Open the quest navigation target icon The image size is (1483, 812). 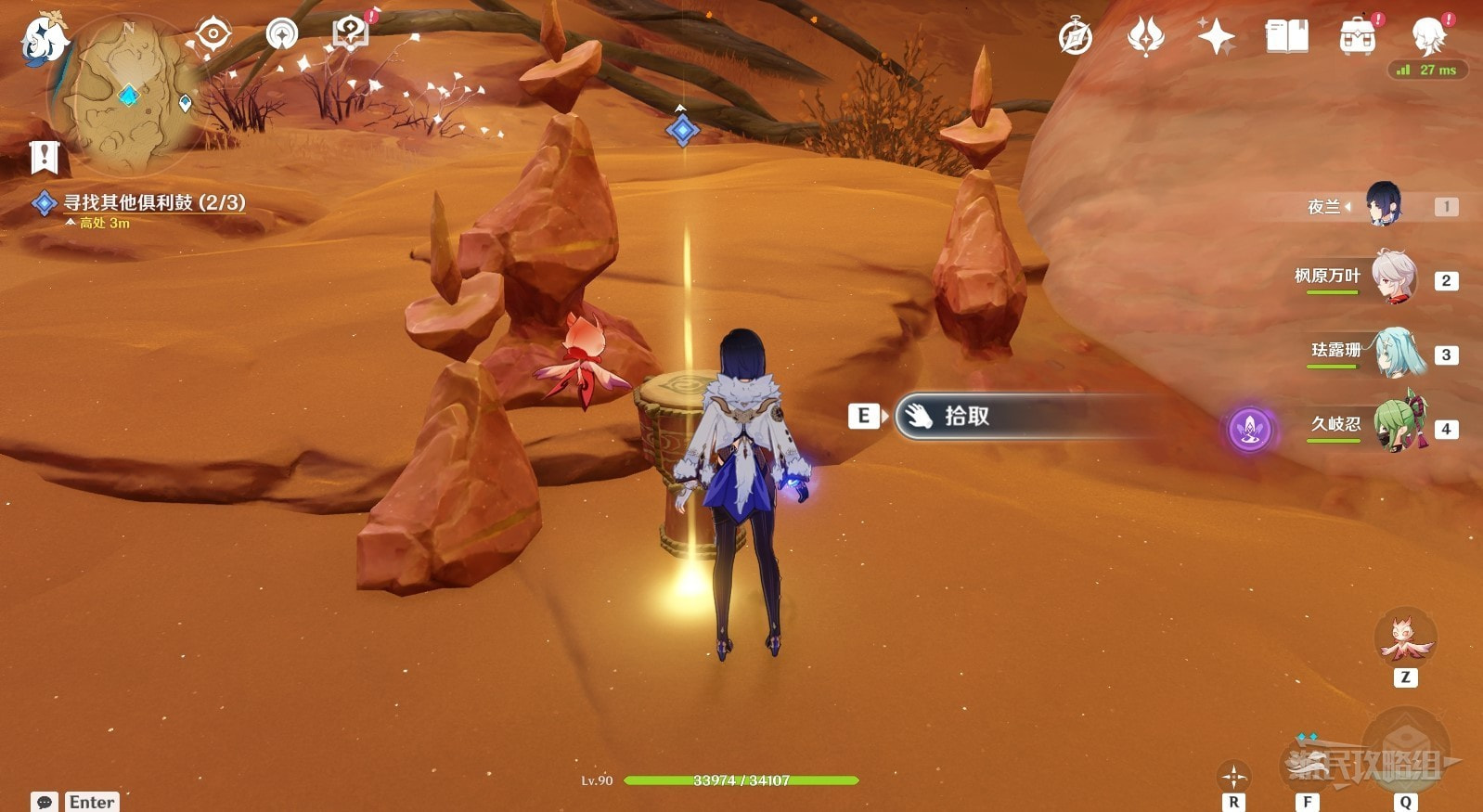(x=213, y=35)
